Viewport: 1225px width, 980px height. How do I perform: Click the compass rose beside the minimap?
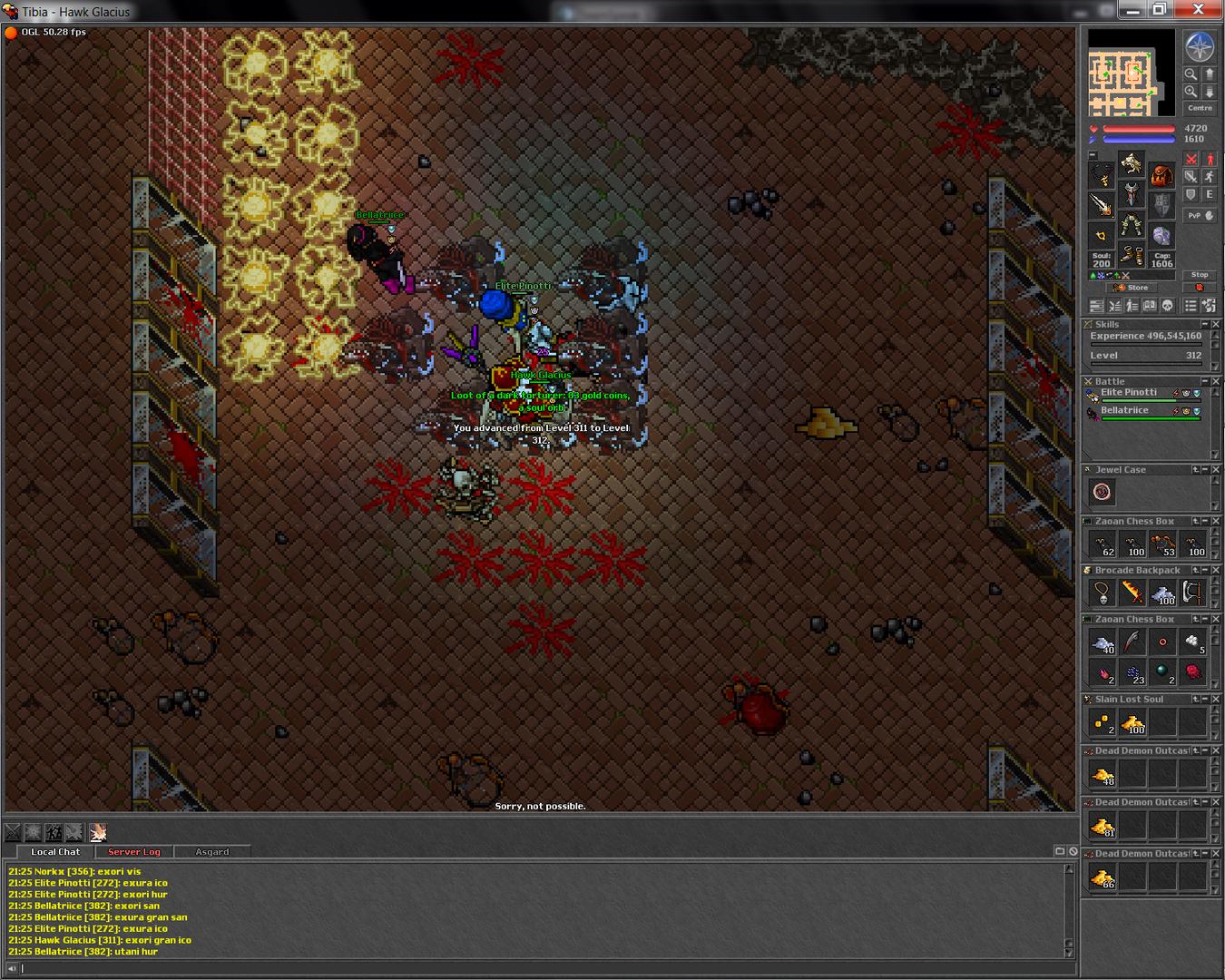(x=1200, y=47)
